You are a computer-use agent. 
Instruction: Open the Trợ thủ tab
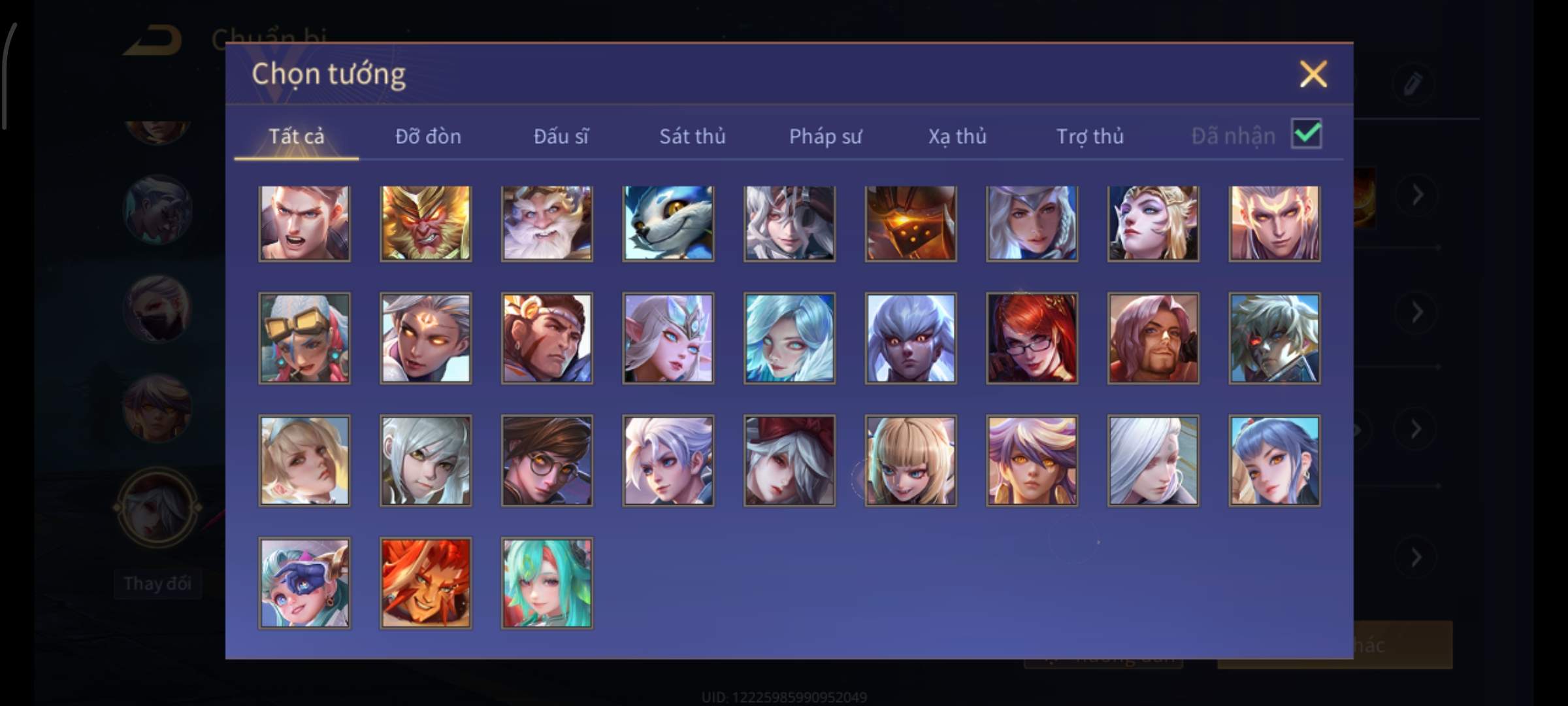tap(1090, 137)
